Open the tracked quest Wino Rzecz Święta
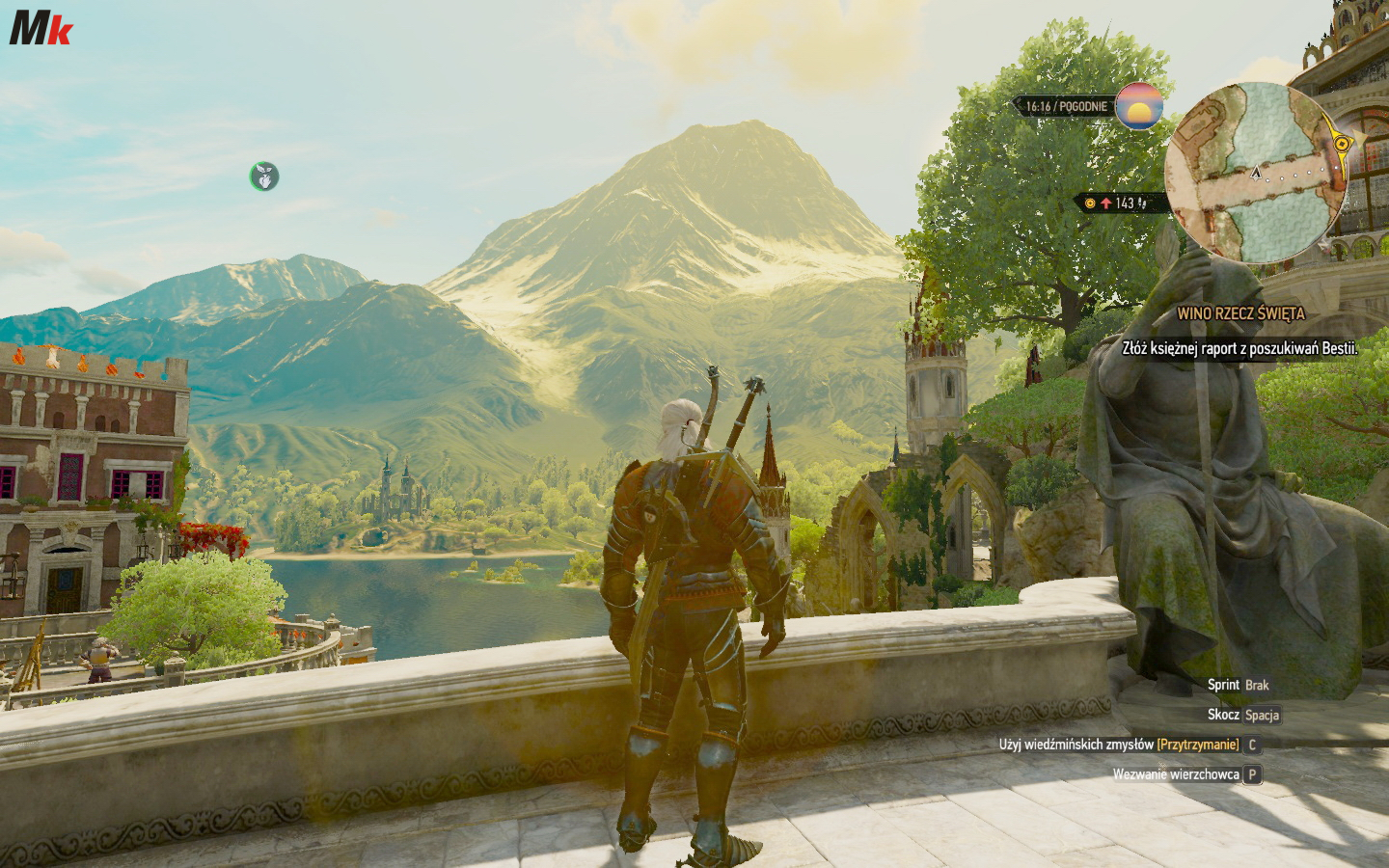 (1240, 314)
